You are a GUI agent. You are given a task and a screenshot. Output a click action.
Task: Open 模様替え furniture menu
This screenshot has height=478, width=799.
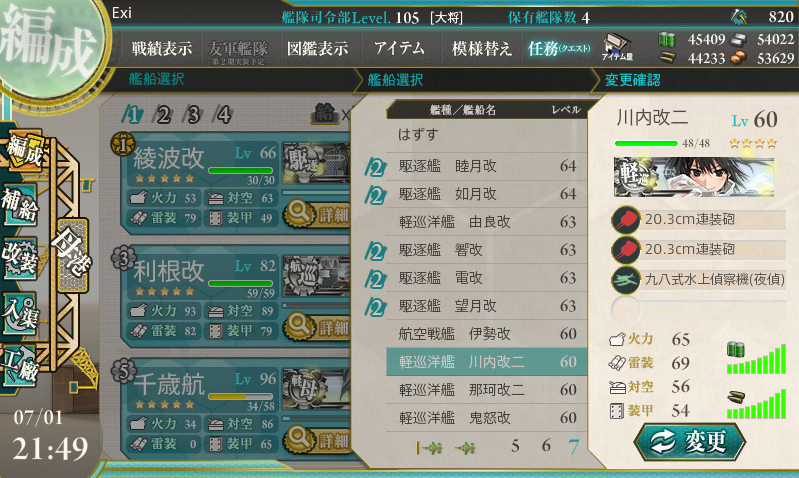[x=482, y=48]
